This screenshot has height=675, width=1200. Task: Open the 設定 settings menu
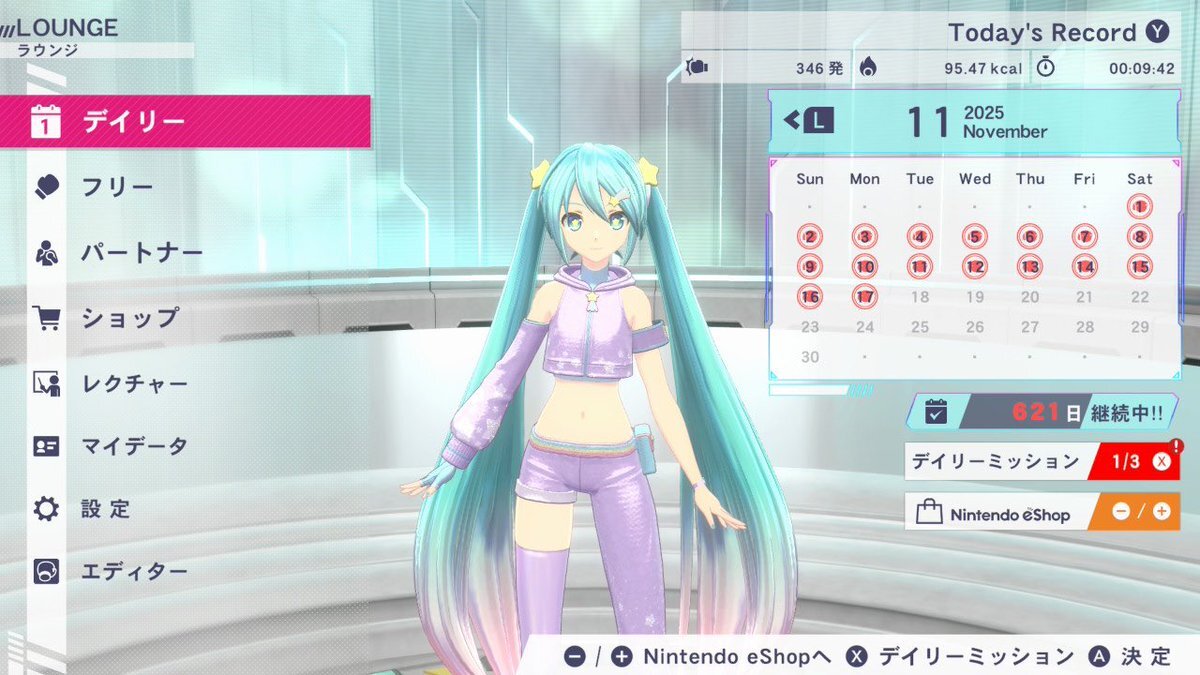point(107,509)
